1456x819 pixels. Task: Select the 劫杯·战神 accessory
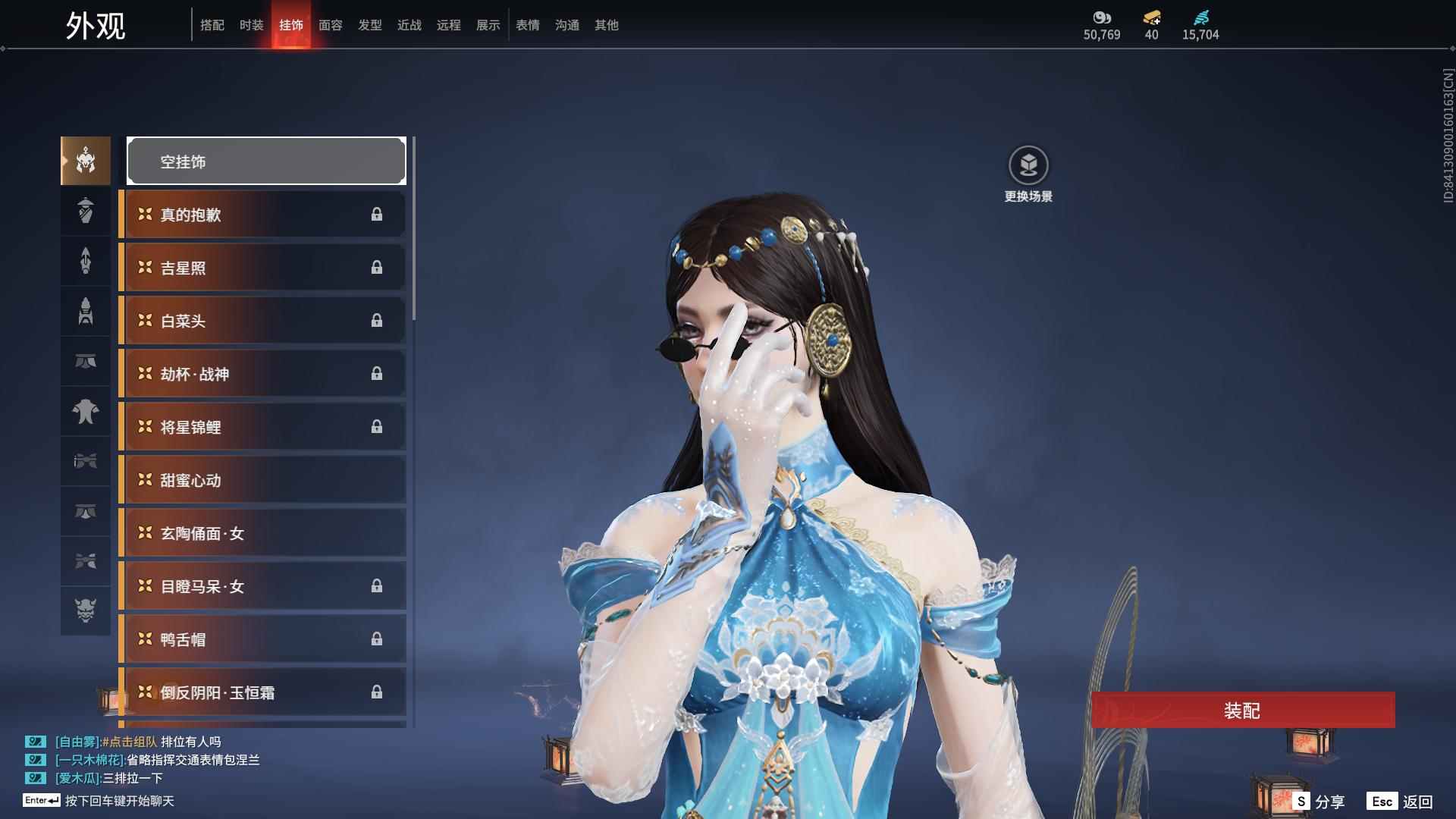[262, 374]
